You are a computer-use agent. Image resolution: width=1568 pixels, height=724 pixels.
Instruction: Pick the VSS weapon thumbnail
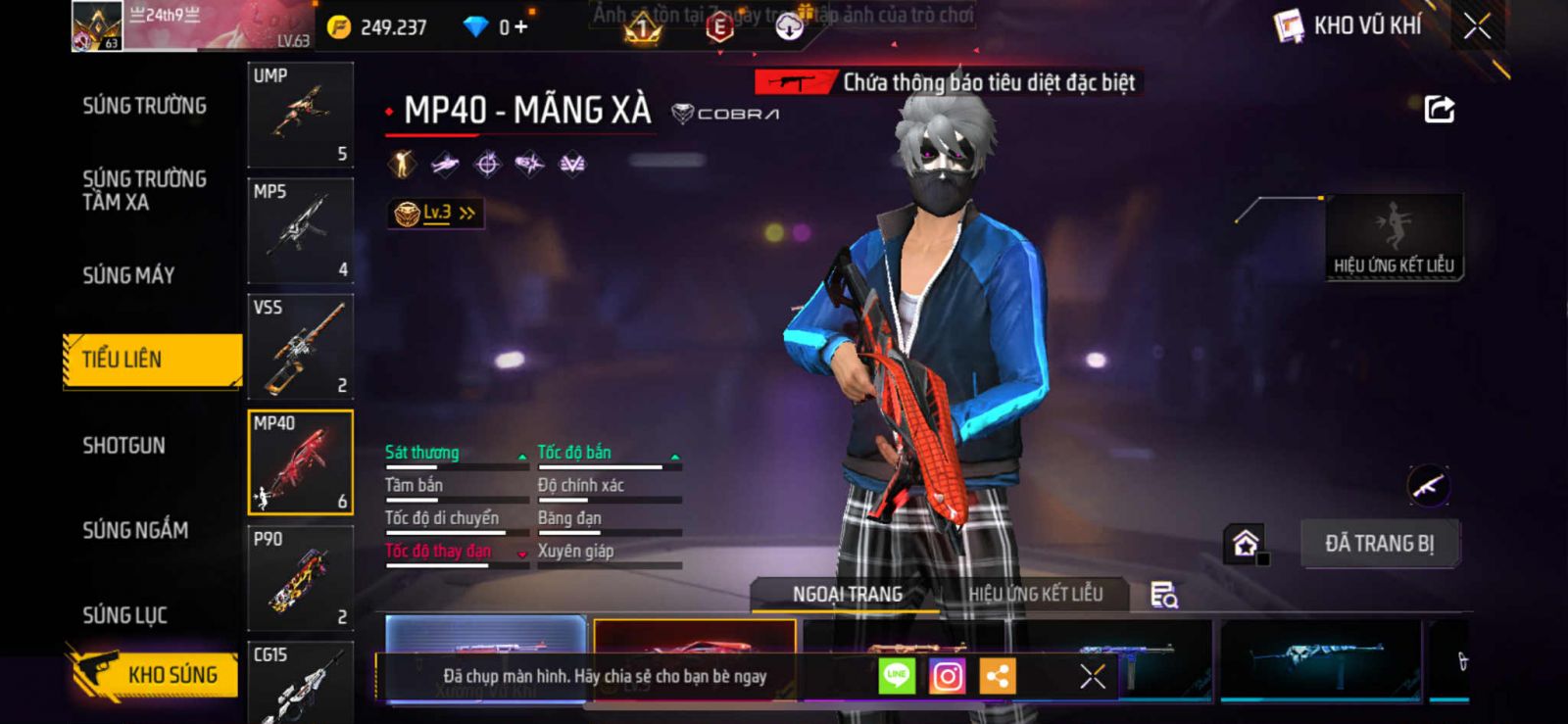tap(300, 346)
